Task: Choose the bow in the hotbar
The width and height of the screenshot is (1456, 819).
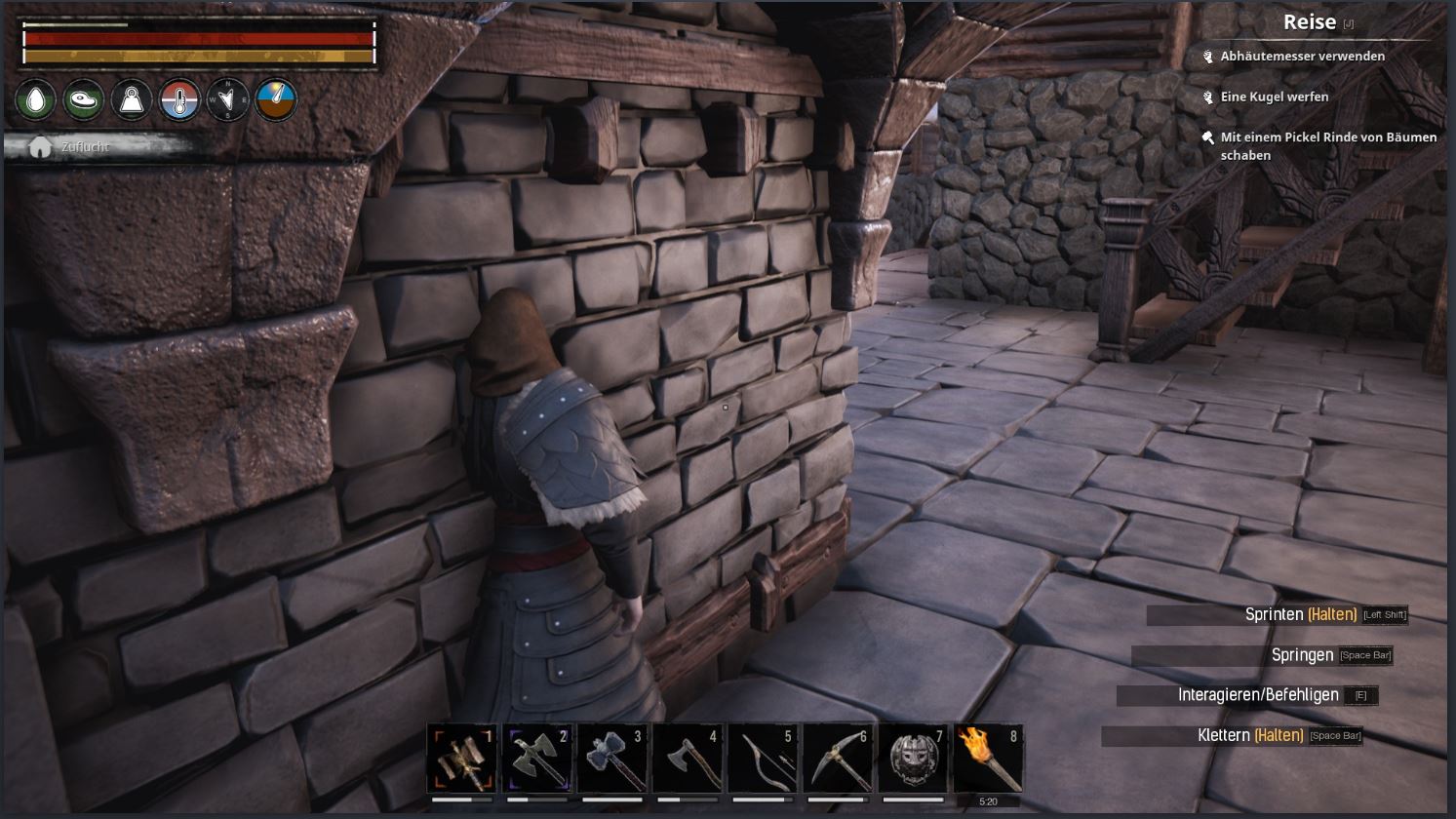Action: pos(763,759)
